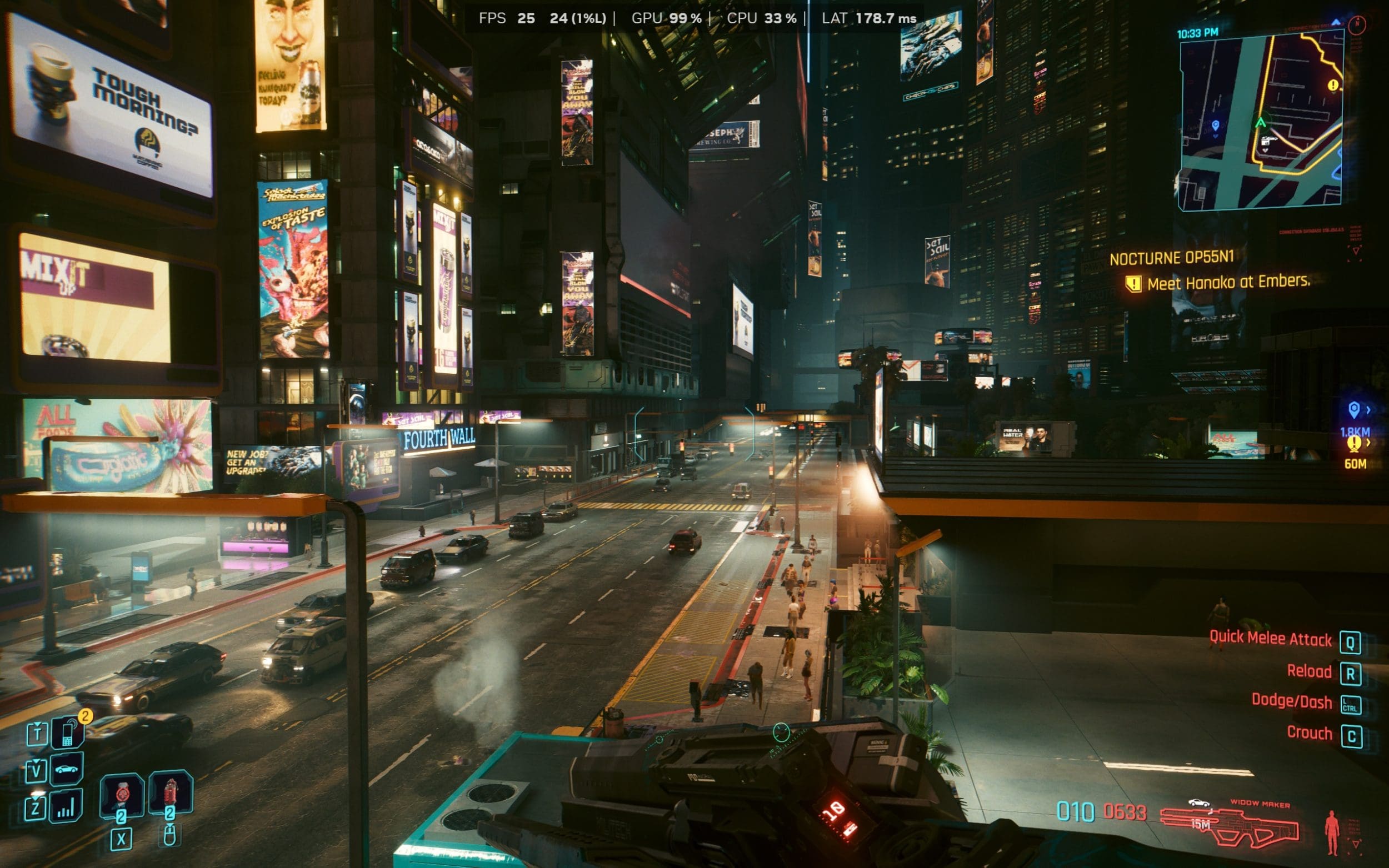1389x868 pixels.
Task: Click the compass north indicator
Action: 1357,24
